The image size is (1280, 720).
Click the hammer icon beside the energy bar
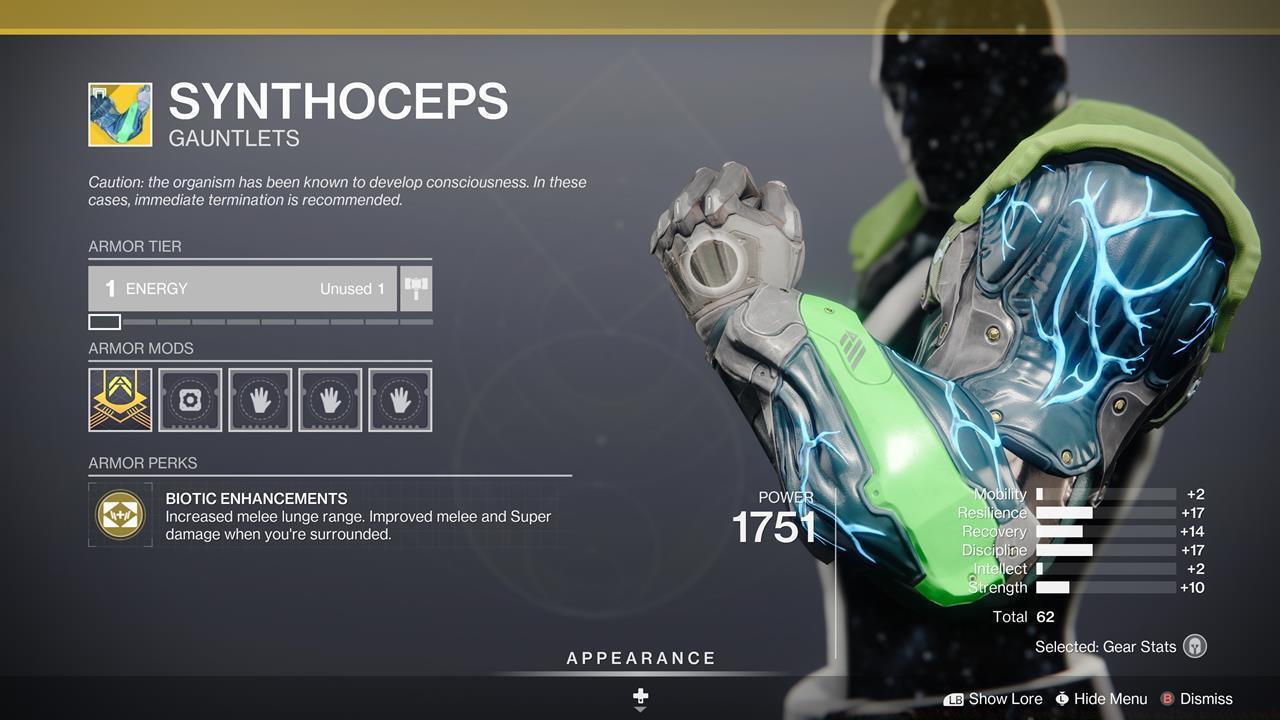pos(416,289)
